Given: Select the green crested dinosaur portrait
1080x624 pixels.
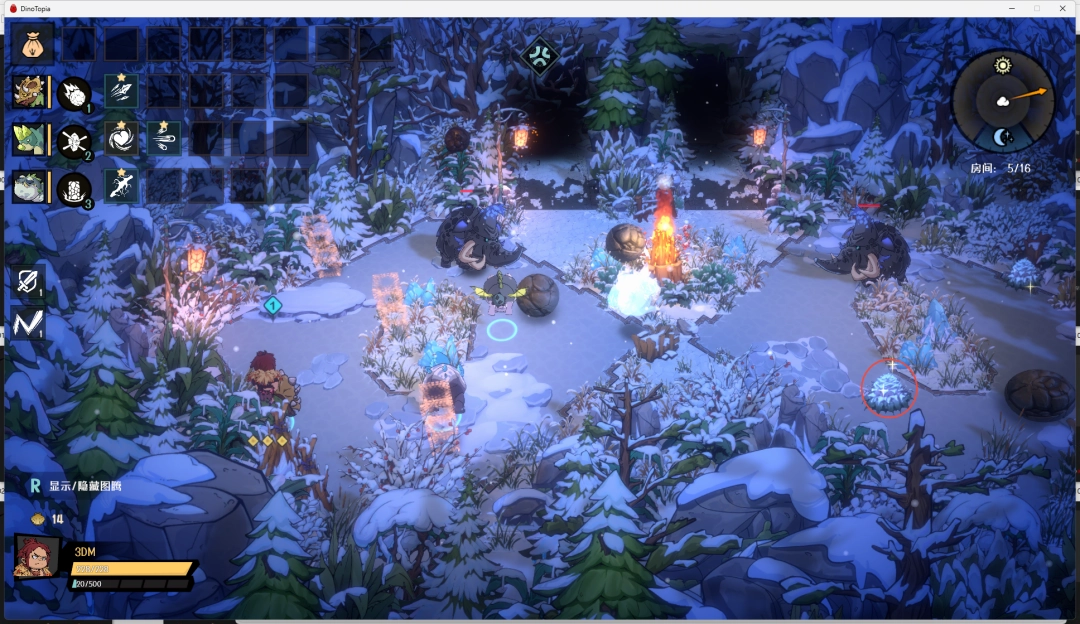Looking at the screenshot, I should coord(28,139).
